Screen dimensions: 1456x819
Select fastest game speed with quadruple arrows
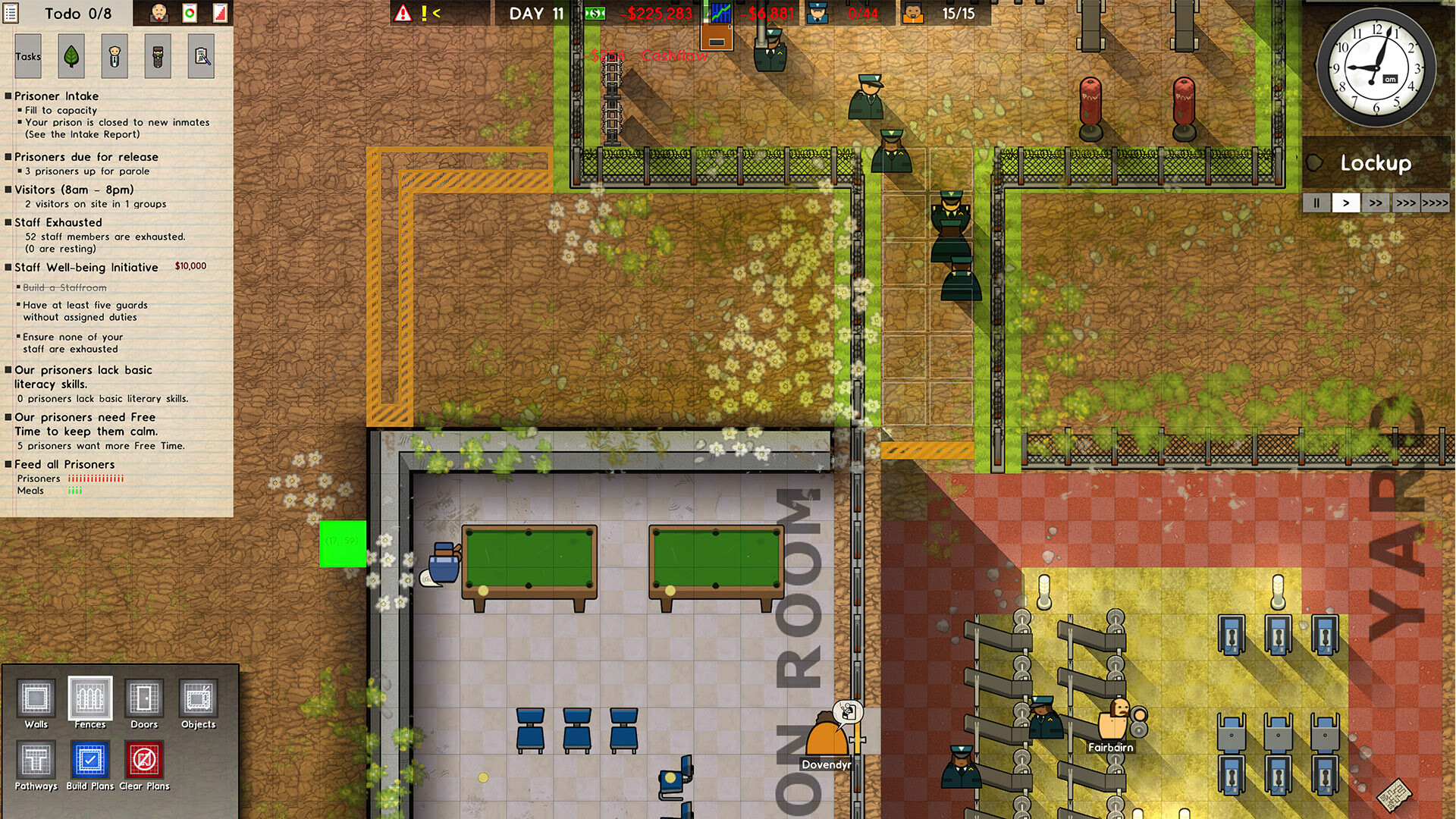click(1436, 202)
